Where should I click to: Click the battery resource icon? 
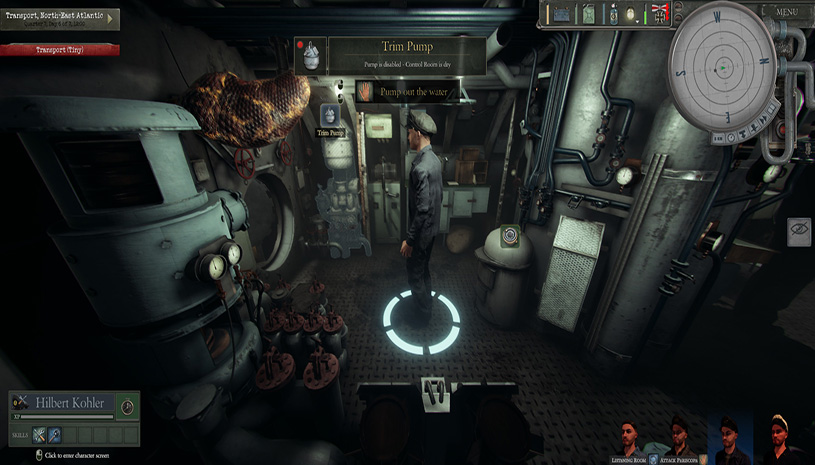(561, 14)
